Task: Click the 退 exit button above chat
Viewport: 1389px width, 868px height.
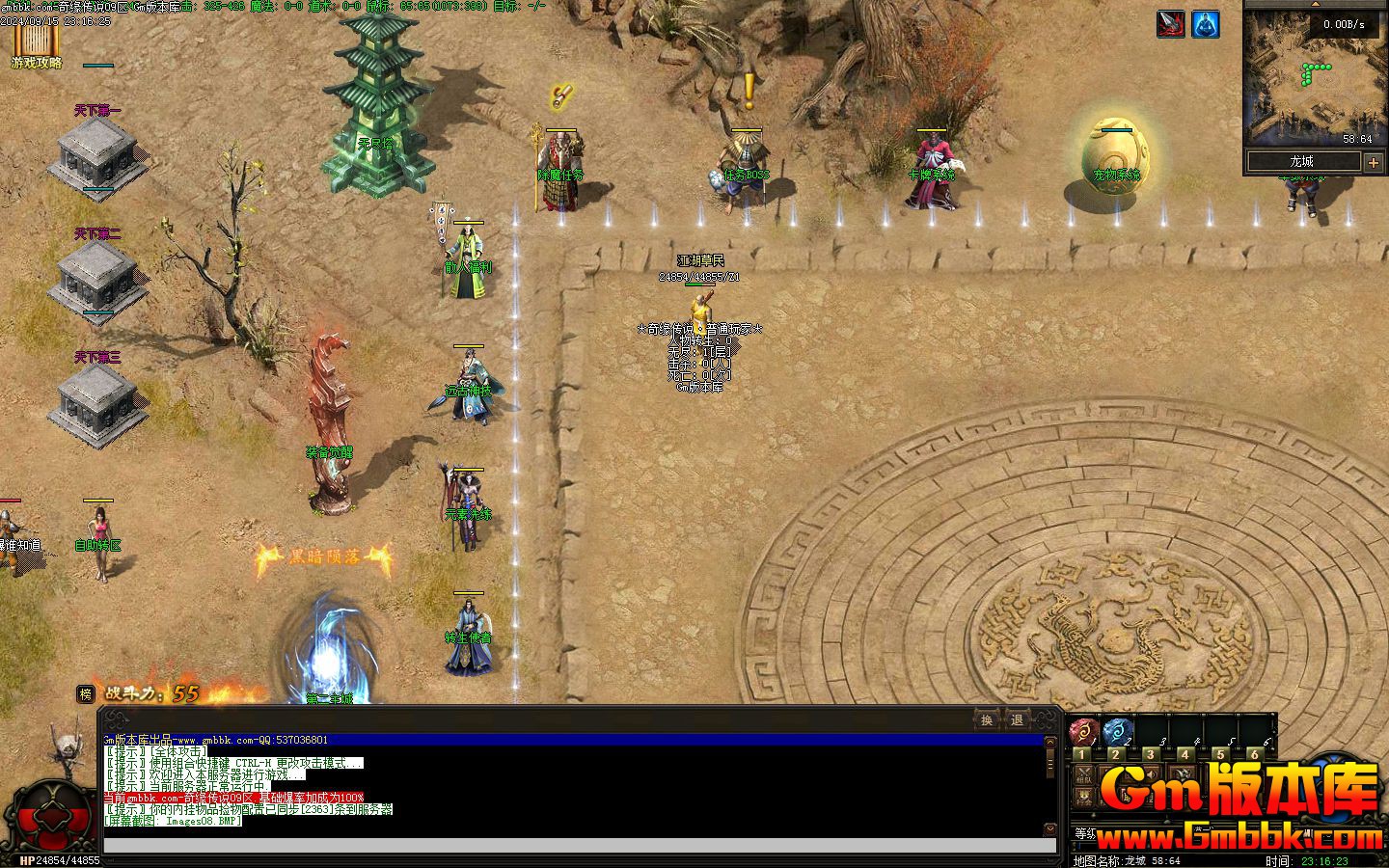Action: 1016,719
